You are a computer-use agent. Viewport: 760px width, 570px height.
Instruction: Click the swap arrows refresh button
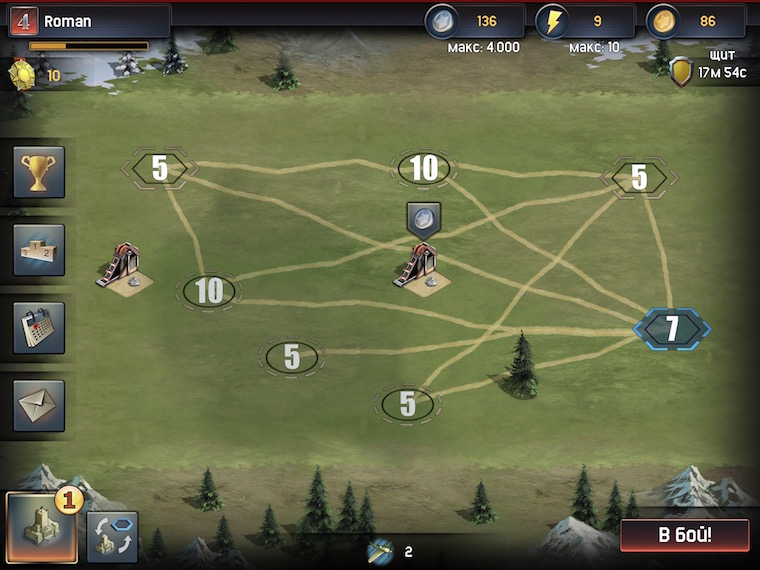pyautogui.click(x=112, y=537)
